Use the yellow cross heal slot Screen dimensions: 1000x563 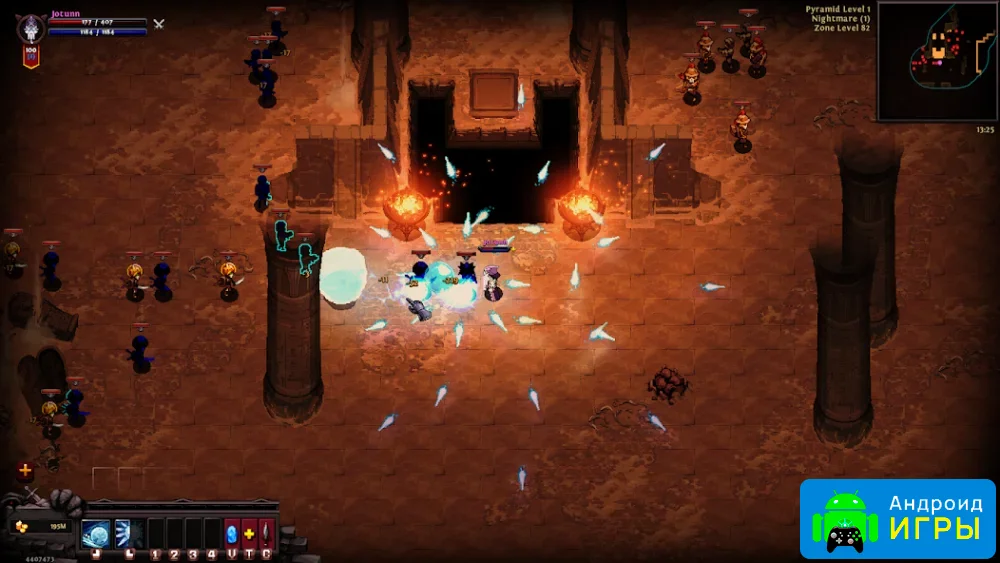point(249,534)
